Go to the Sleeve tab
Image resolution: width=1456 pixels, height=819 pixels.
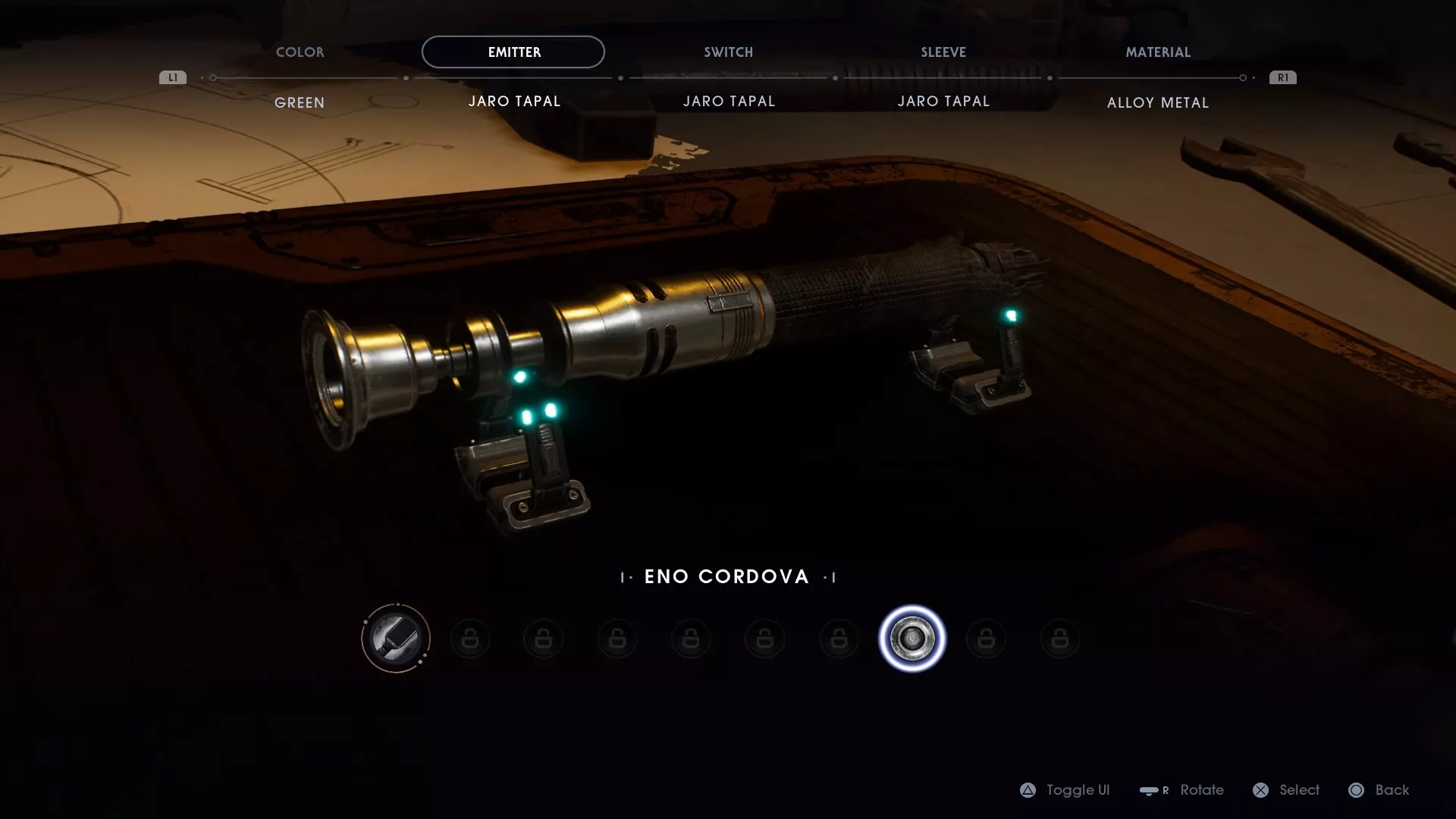click(943, 52)
